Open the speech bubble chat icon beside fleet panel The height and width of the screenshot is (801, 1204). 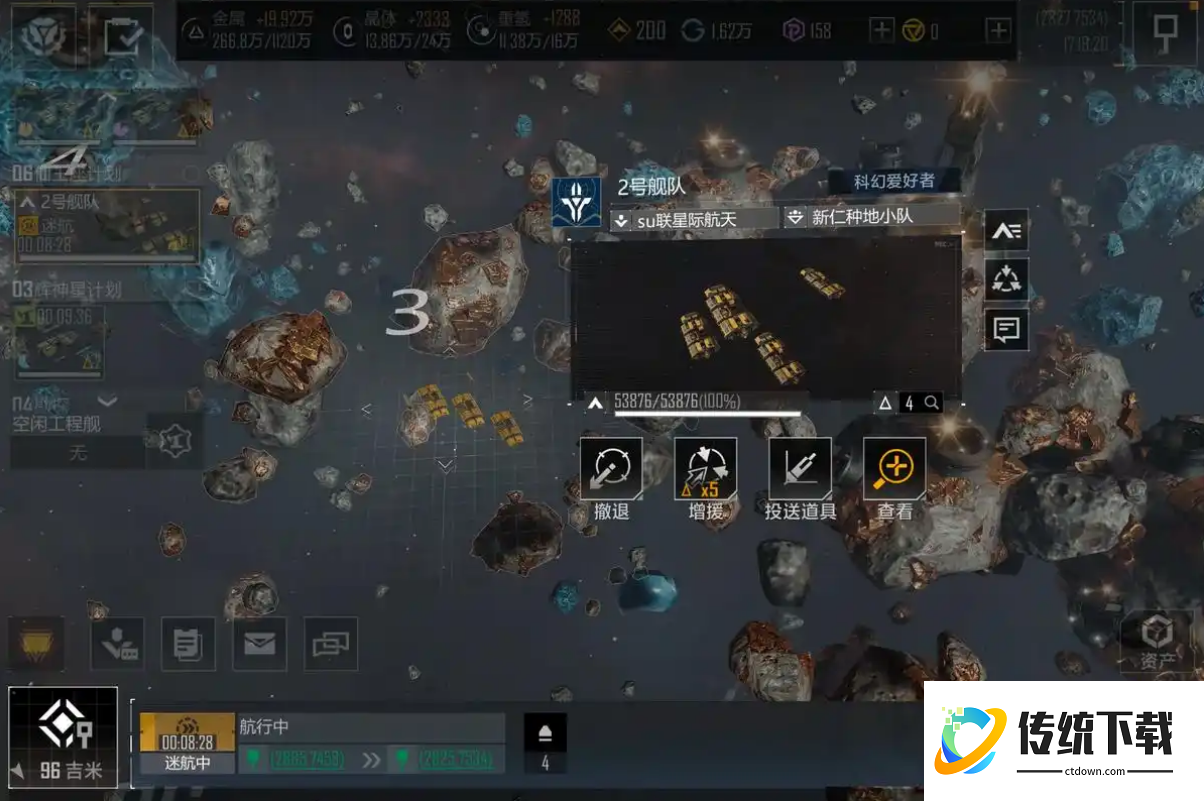[1006, 328]
